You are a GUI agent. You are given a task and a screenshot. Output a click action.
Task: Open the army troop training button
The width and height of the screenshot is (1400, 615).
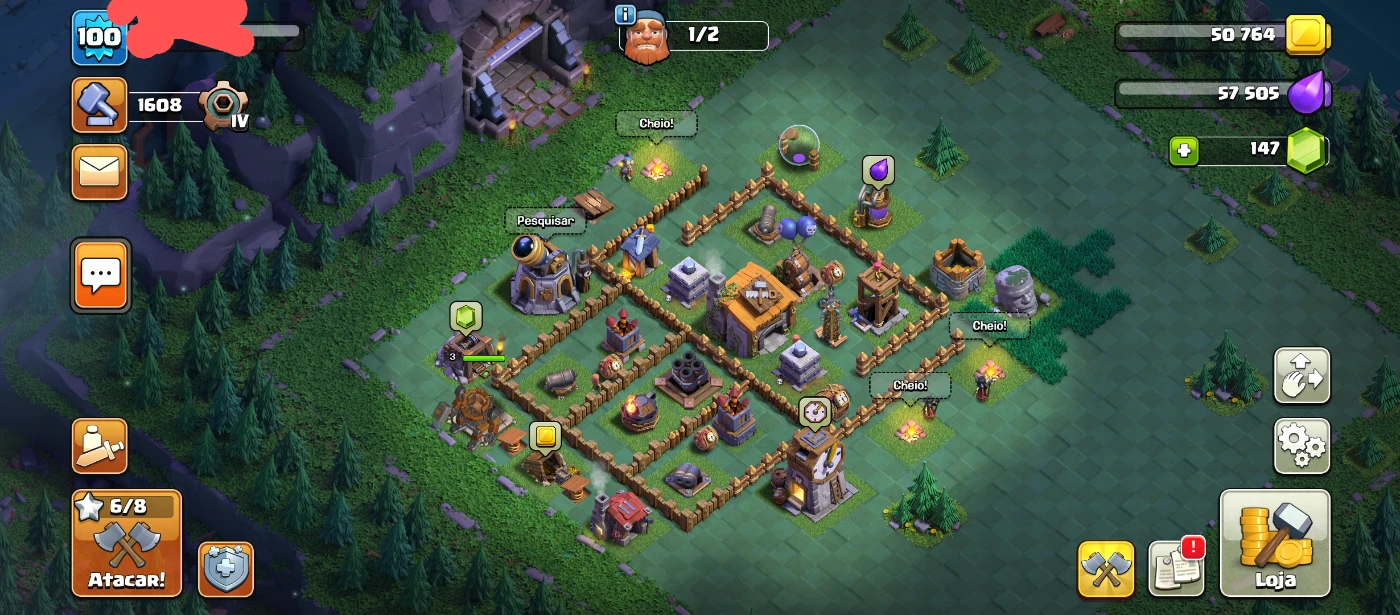pos(99,446)
